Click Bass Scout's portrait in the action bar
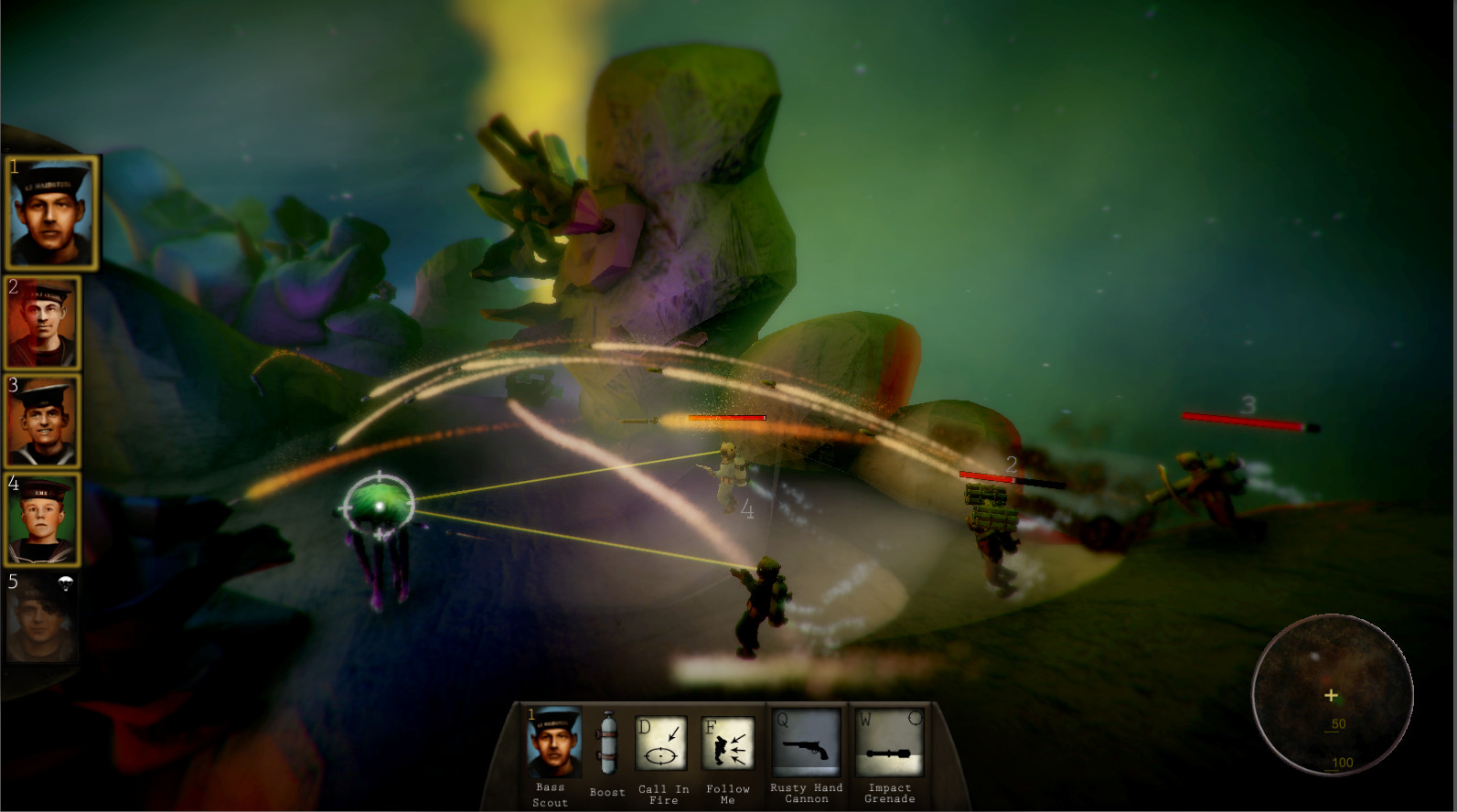The height and width of the screenshot is (812, 1457). pyautogui.click(x=550, y=743)
